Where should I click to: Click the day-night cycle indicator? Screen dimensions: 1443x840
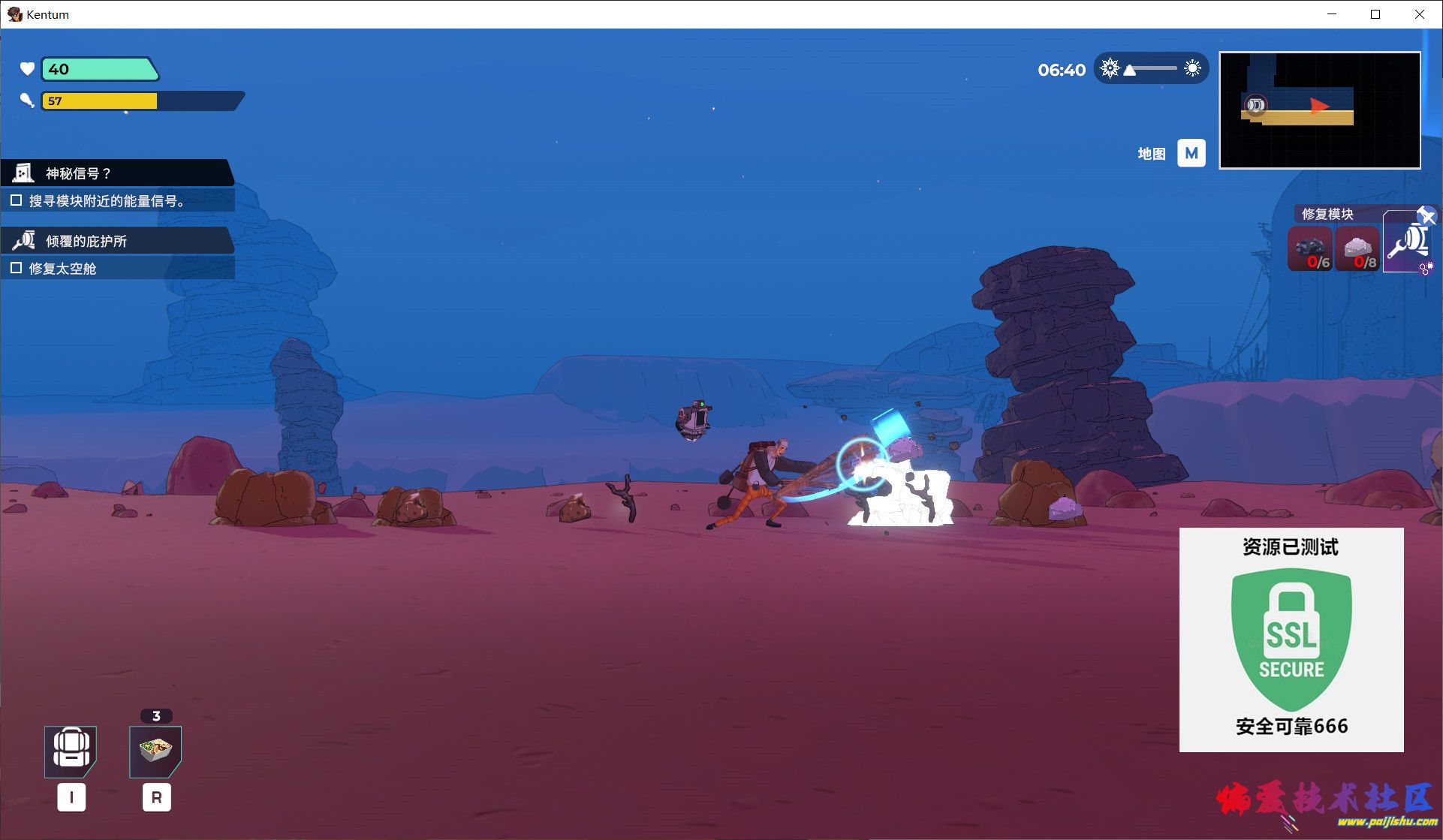point(1150,69)
